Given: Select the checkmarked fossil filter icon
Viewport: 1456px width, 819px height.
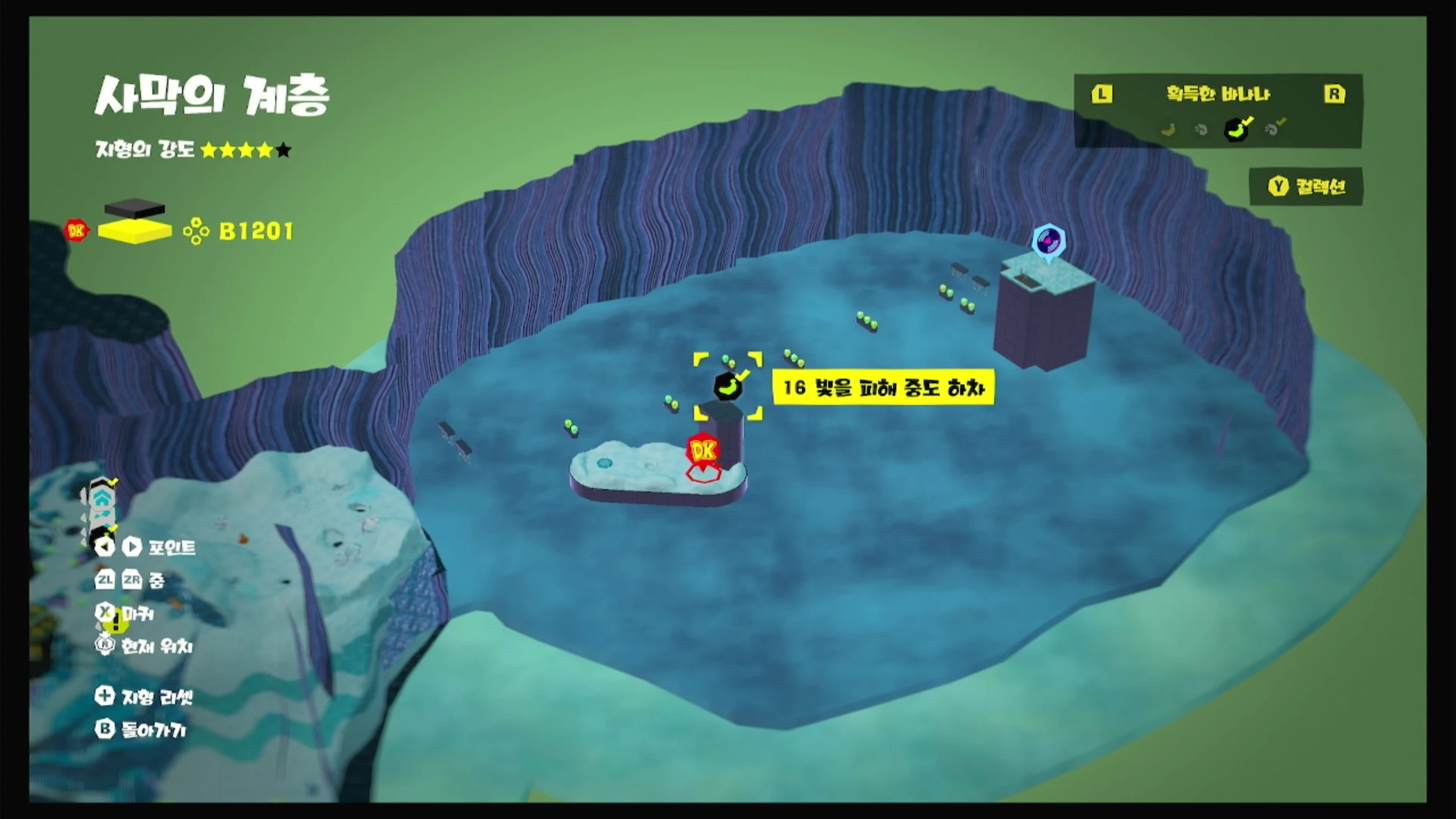Looking at the screenshot, I should 1273,129.
